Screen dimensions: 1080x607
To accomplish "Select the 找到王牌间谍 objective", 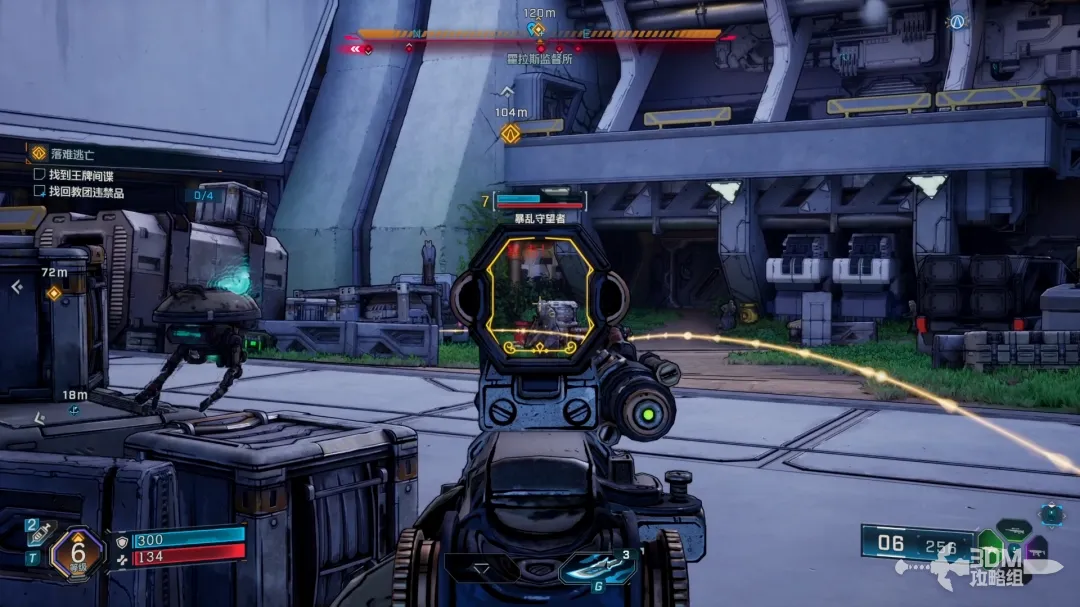I will [x=80, y=174].
